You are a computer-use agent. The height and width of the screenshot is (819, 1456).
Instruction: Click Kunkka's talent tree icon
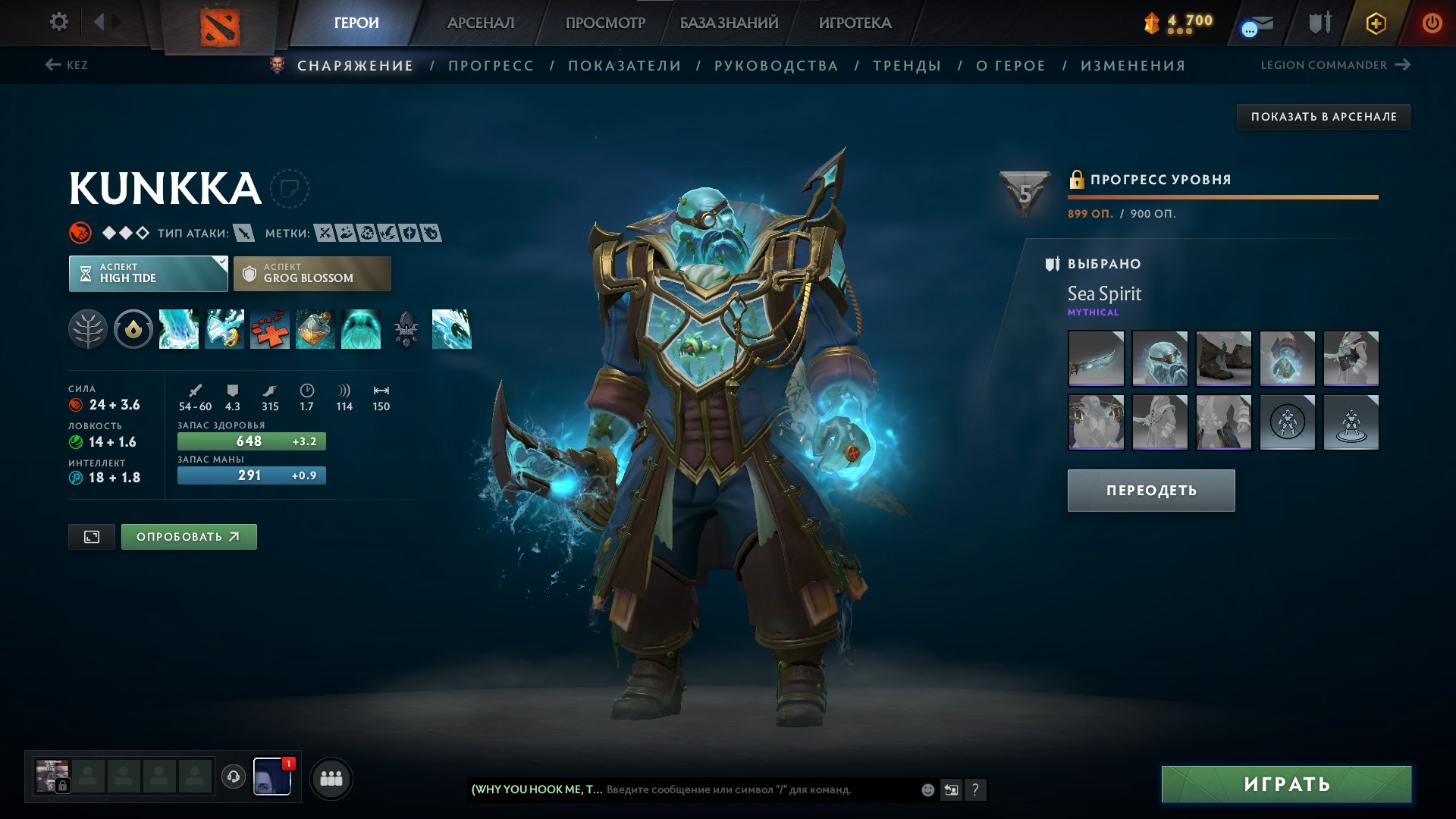click(x=89, y=329)
